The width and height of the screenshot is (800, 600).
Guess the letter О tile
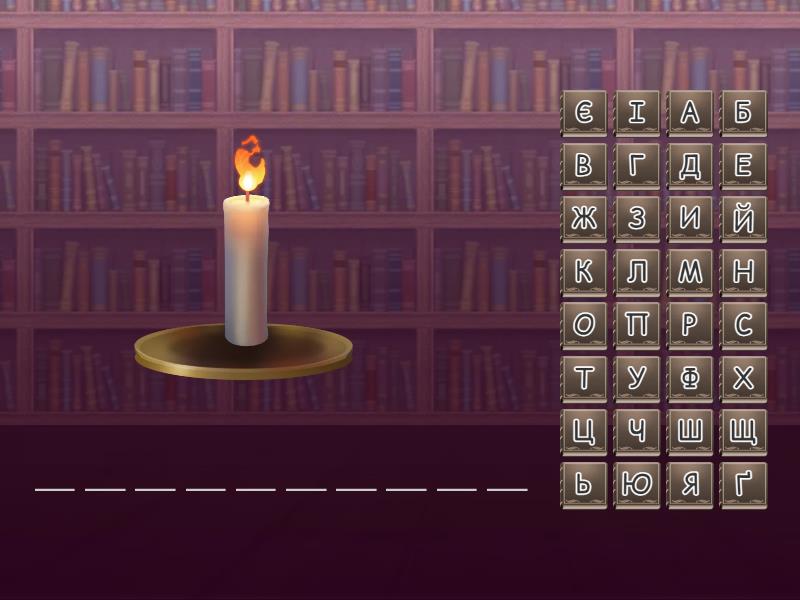[x=584, y=325]
